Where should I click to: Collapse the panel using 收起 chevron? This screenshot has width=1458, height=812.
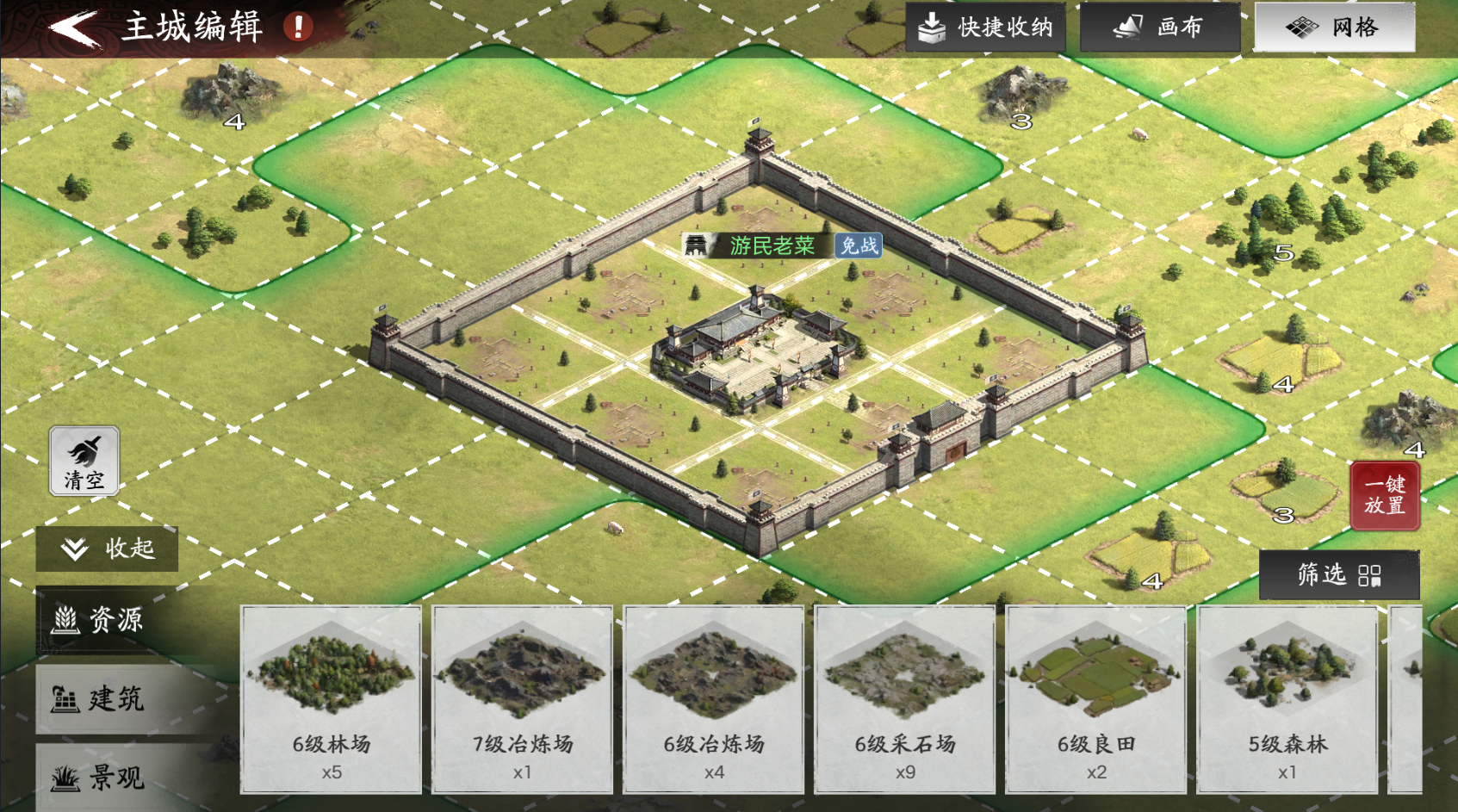pyautogui.click(x=74, y=548)
